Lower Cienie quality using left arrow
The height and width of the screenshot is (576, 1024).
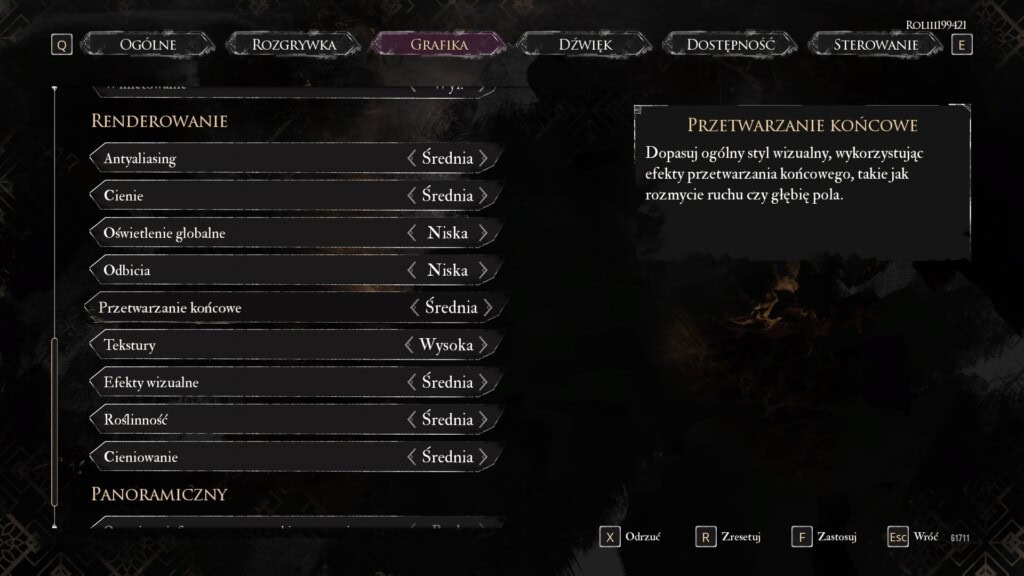(x=411, y=195)
